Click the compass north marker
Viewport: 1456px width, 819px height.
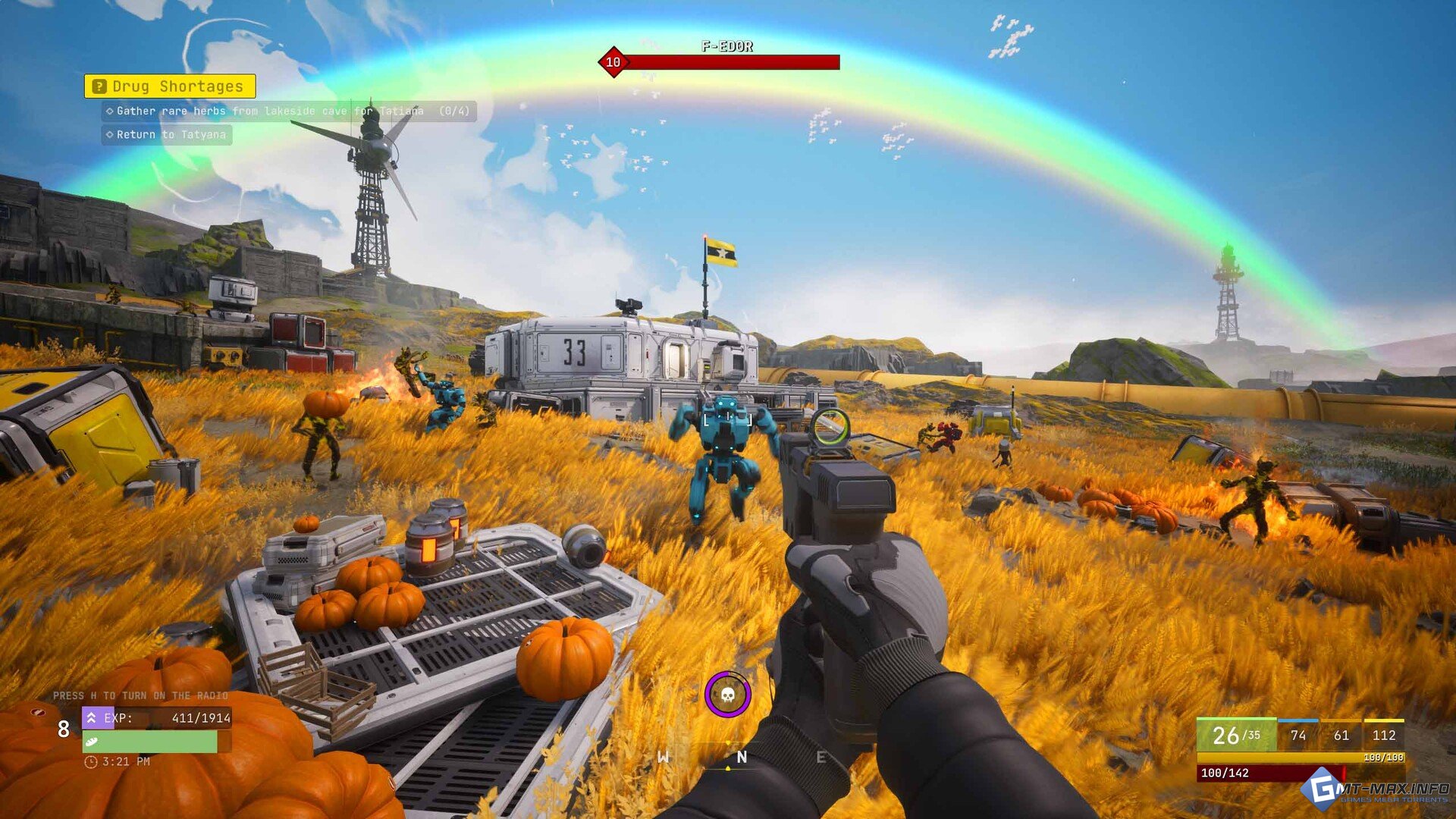tap(742, 757)
